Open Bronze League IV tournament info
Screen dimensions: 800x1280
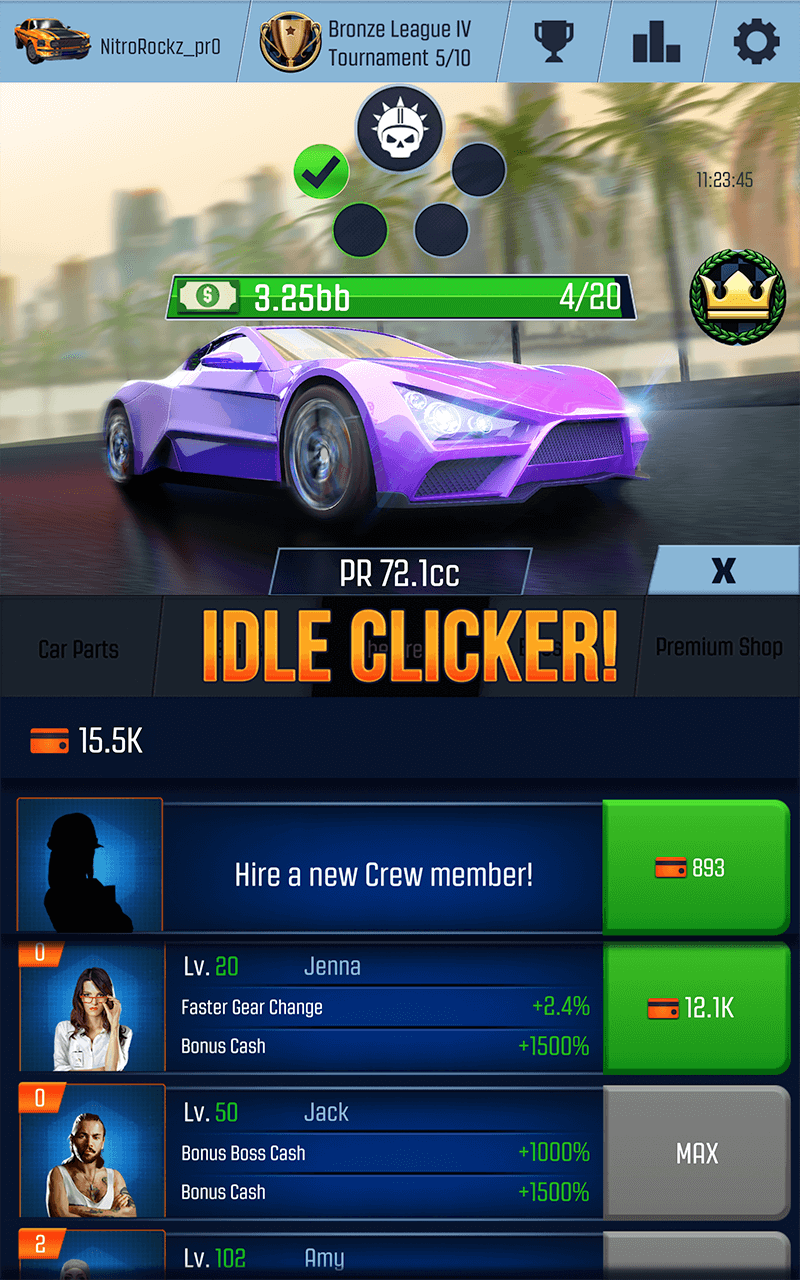365,42
